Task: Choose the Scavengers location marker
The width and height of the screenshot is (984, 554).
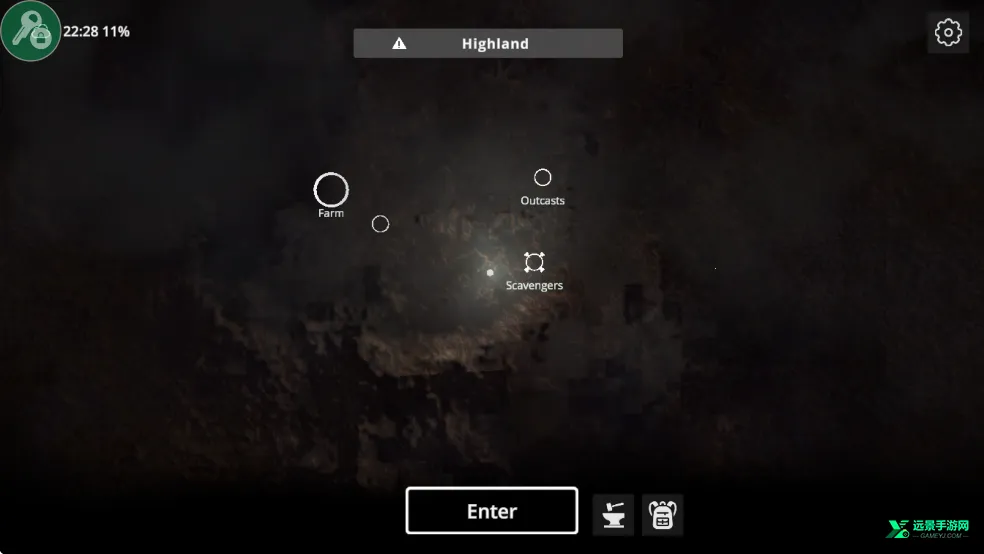Action: (x=534, y=263)
